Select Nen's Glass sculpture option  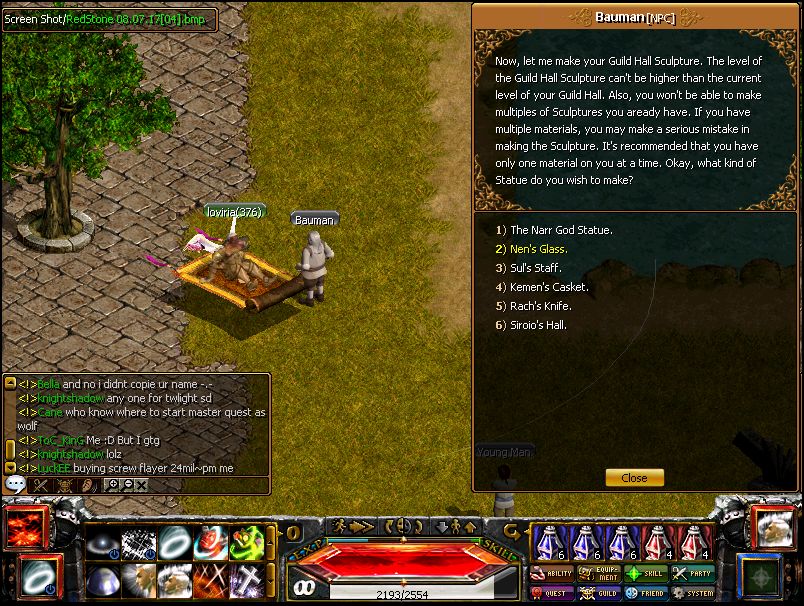538,249
